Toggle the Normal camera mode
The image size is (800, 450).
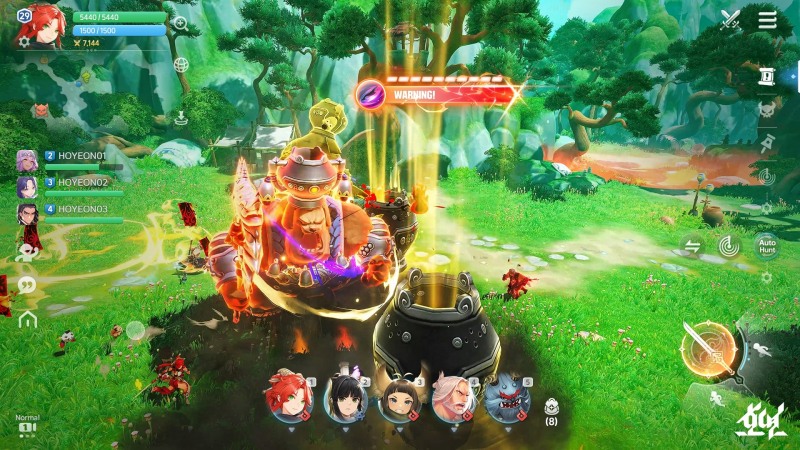point(27,423)
